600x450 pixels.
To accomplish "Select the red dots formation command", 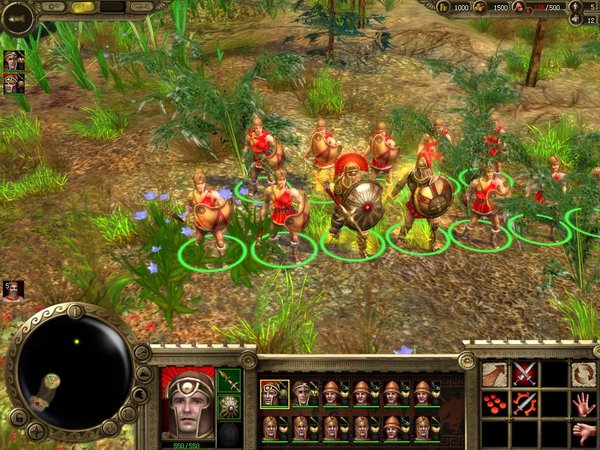I will pyautogui.click(x=495, y=404).
